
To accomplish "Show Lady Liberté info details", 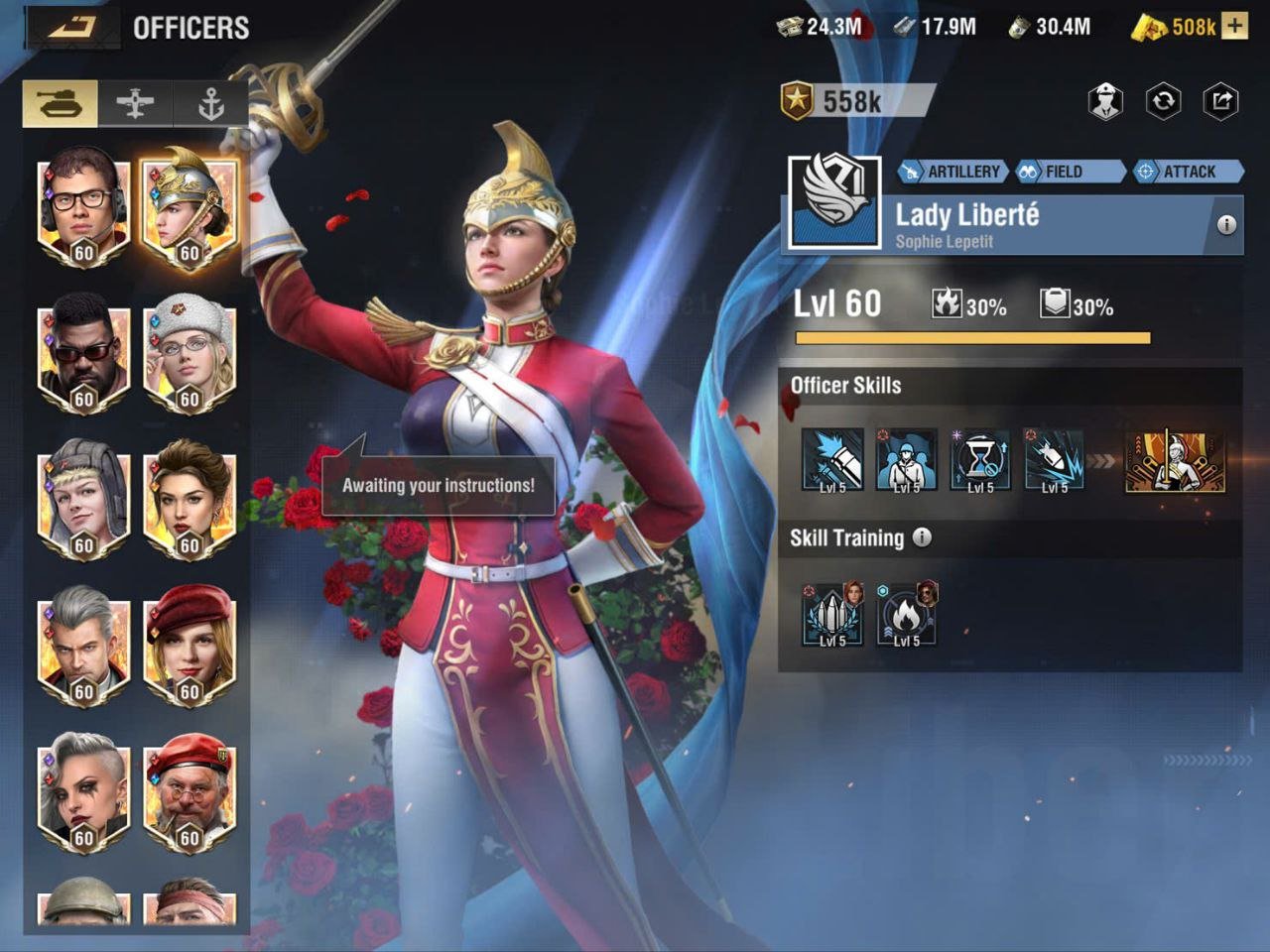I will coord(1226,225).
